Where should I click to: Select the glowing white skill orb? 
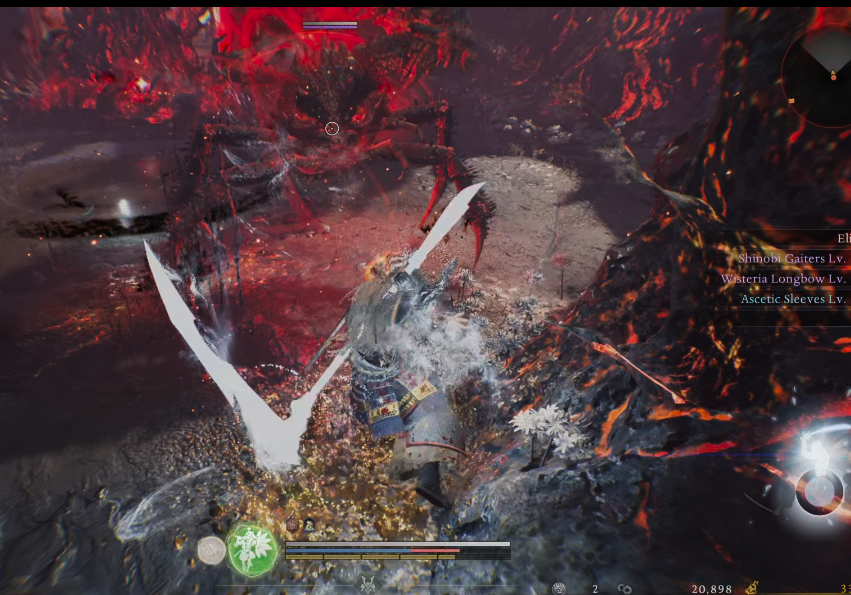click(820, 488)
